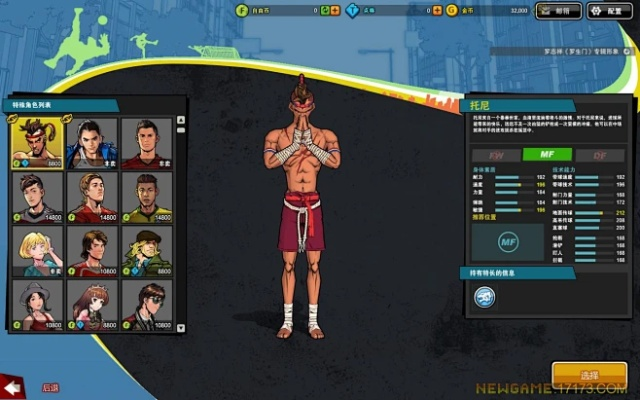Switch to the MF position tab

[546, 155]
